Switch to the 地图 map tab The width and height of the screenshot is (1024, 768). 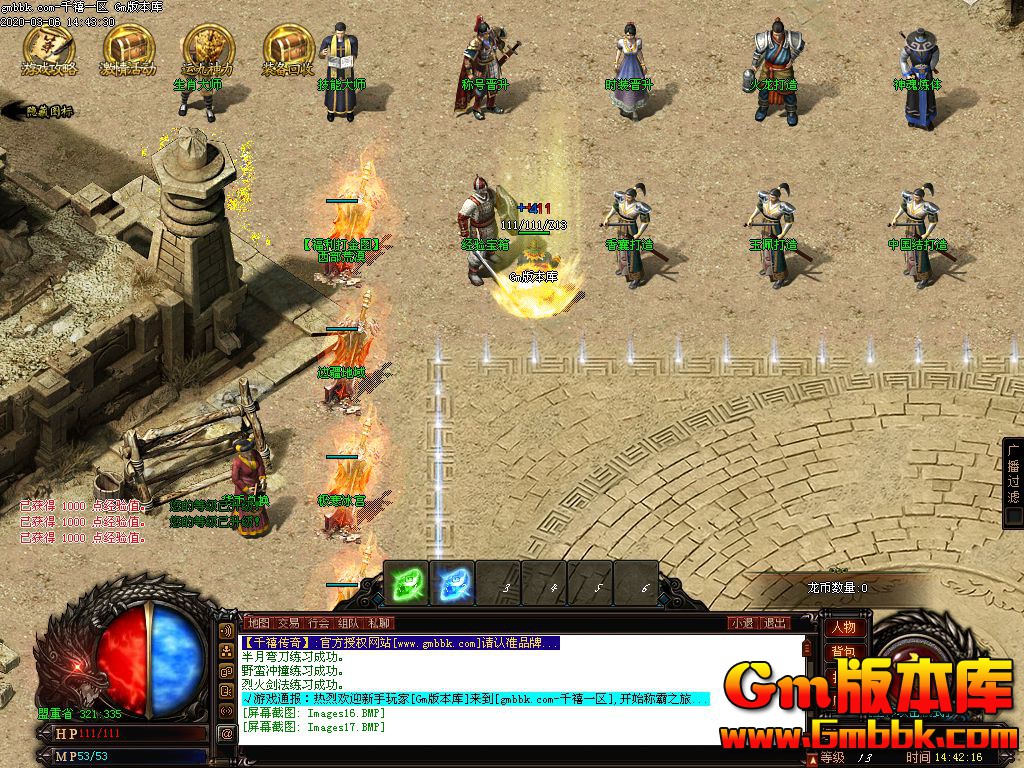[258, 623]
